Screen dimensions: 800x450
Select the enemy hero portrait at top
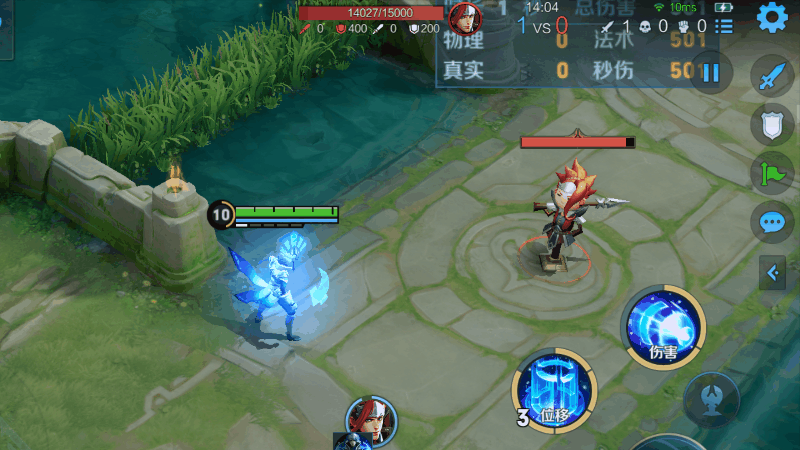(x=463, y=17)
